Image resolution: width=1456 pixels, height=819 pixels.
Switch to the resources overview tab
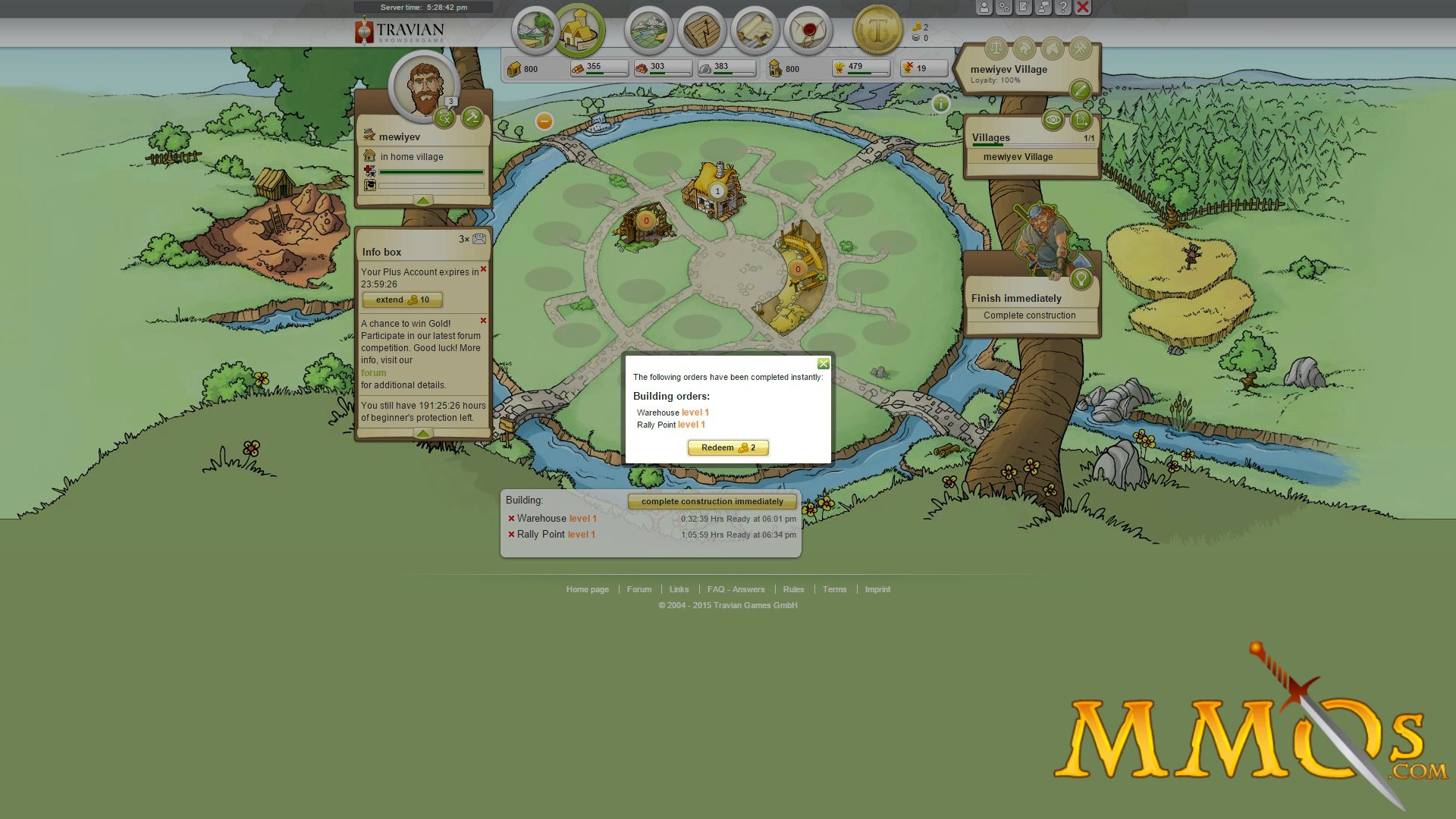(x=535, y=30)
